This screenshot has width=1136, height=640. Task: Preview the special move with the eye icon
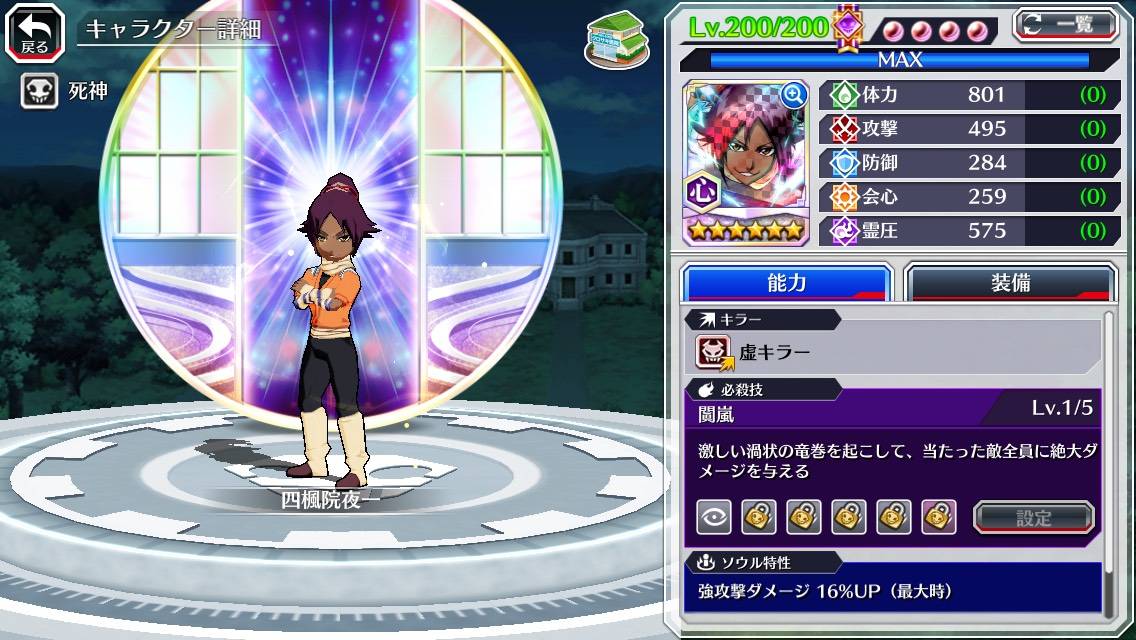click(x=714, y=517)
